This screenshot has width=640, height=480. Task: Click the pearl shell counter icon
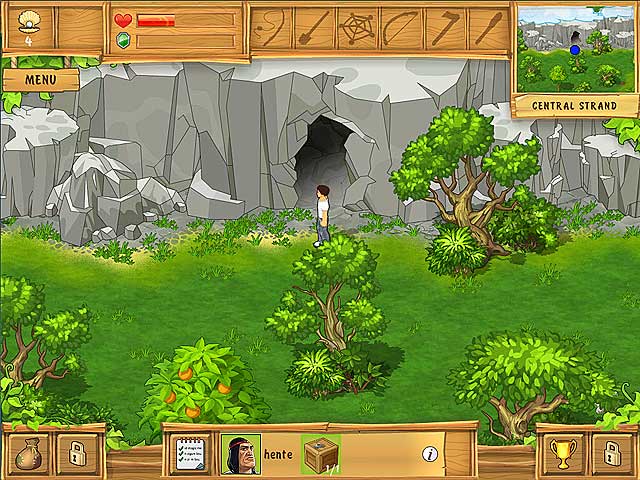[28, 21]
